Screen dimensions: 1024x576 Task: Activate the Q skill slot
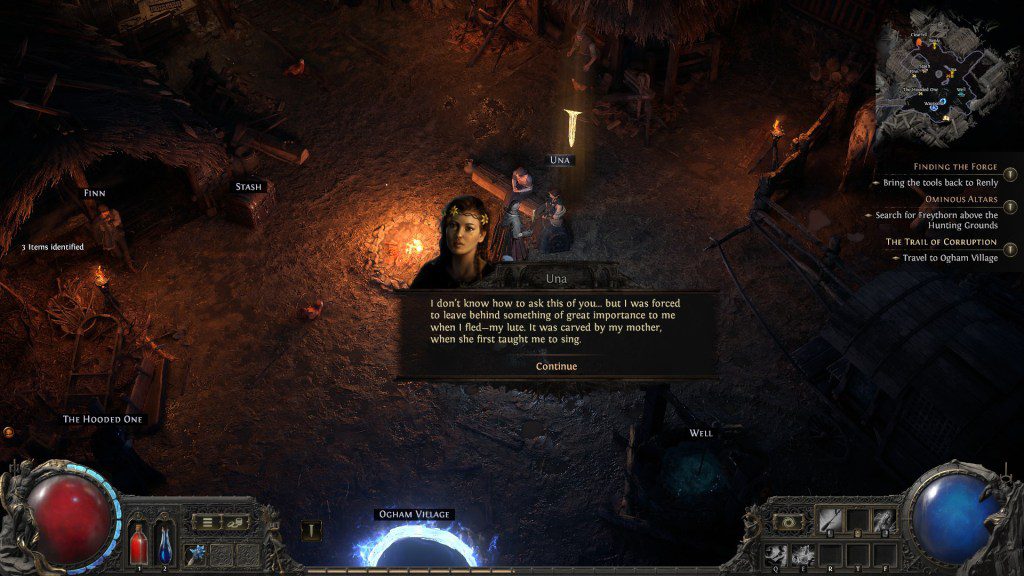click(774, 553)
